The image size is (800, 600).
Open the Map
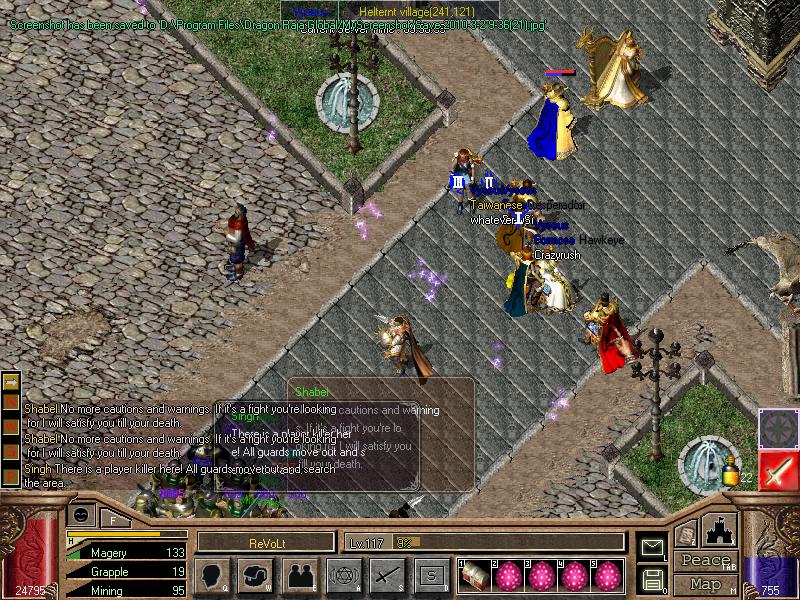[x=705, y=584]
